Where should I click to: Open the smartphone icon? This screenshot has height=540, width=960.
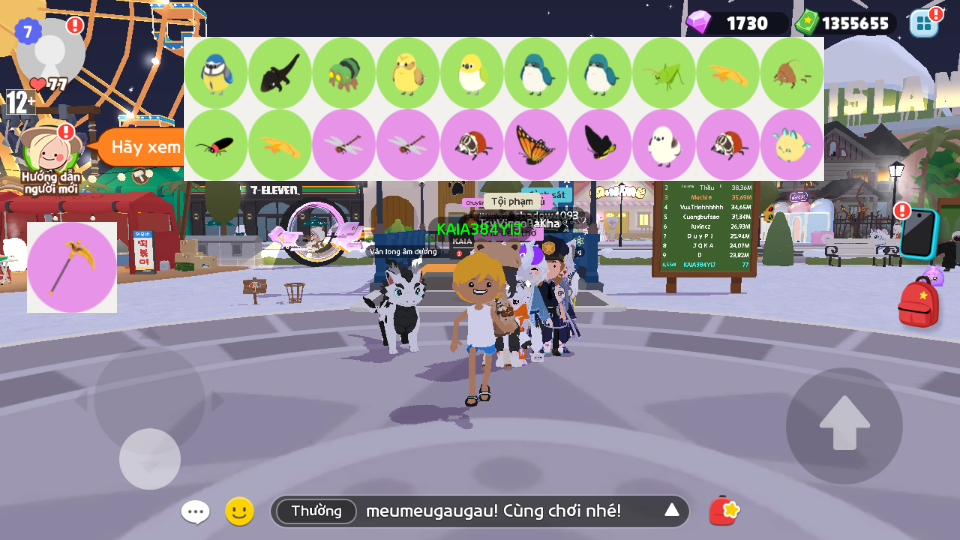(x=919, y=233)
